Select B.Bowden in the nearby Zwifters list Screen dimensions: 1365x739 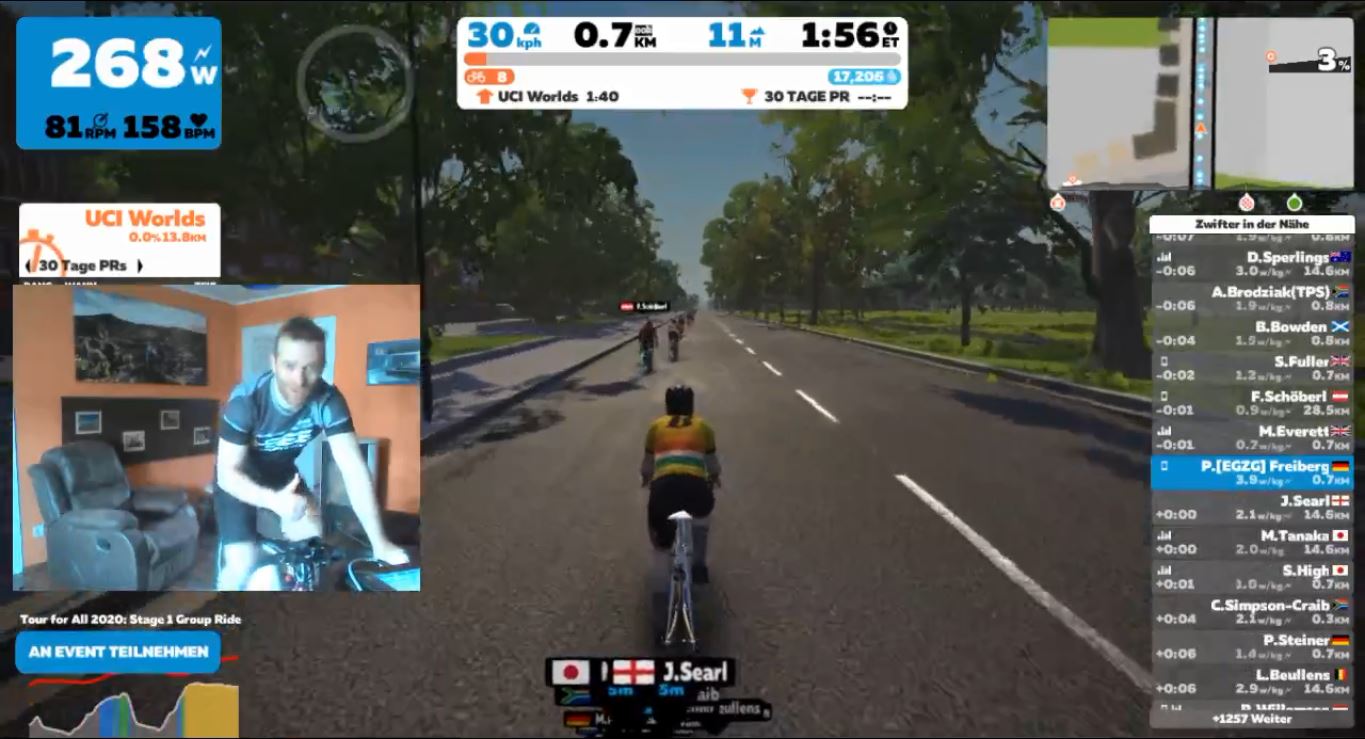[1252, 333]
